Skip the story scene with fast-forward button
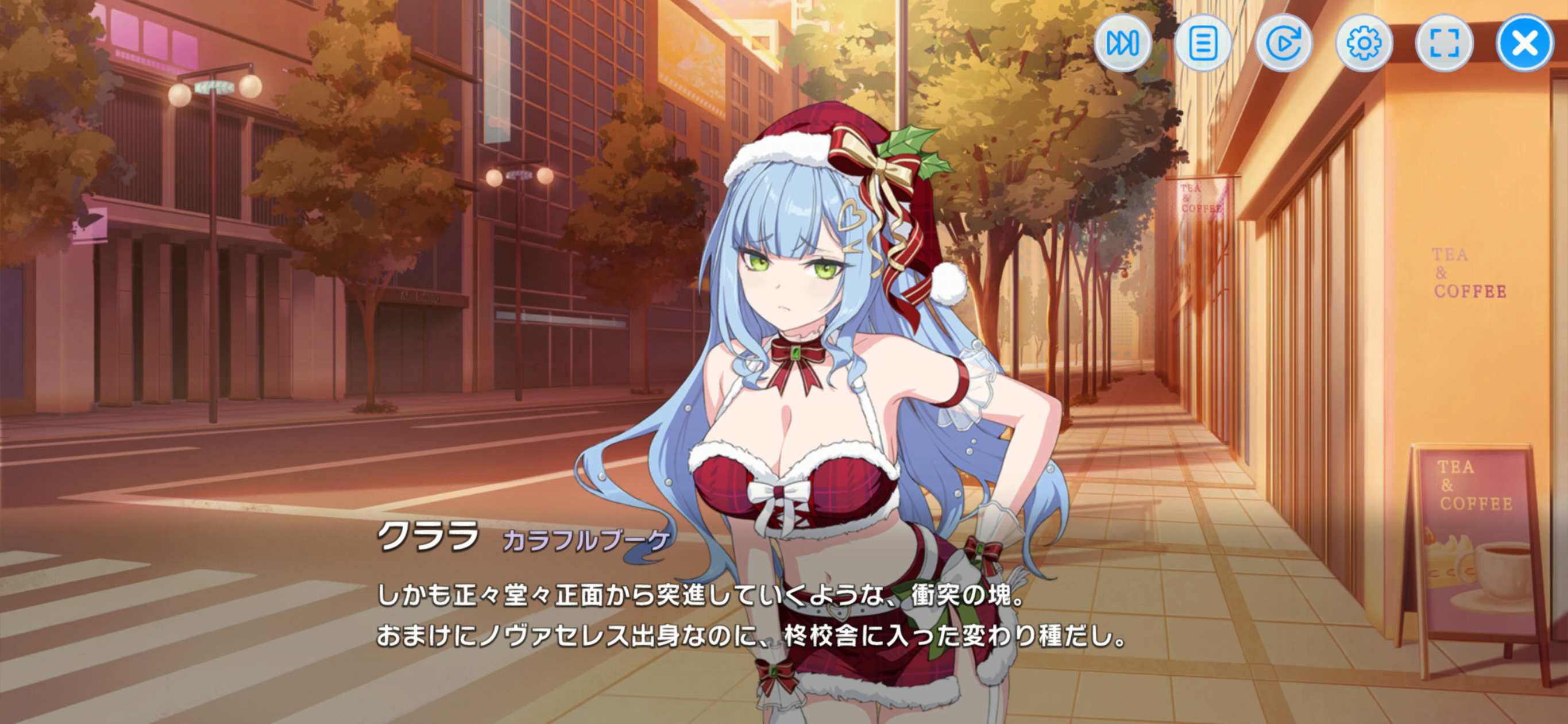Viewport: 1568px width, 724px height. [1122, 43]
